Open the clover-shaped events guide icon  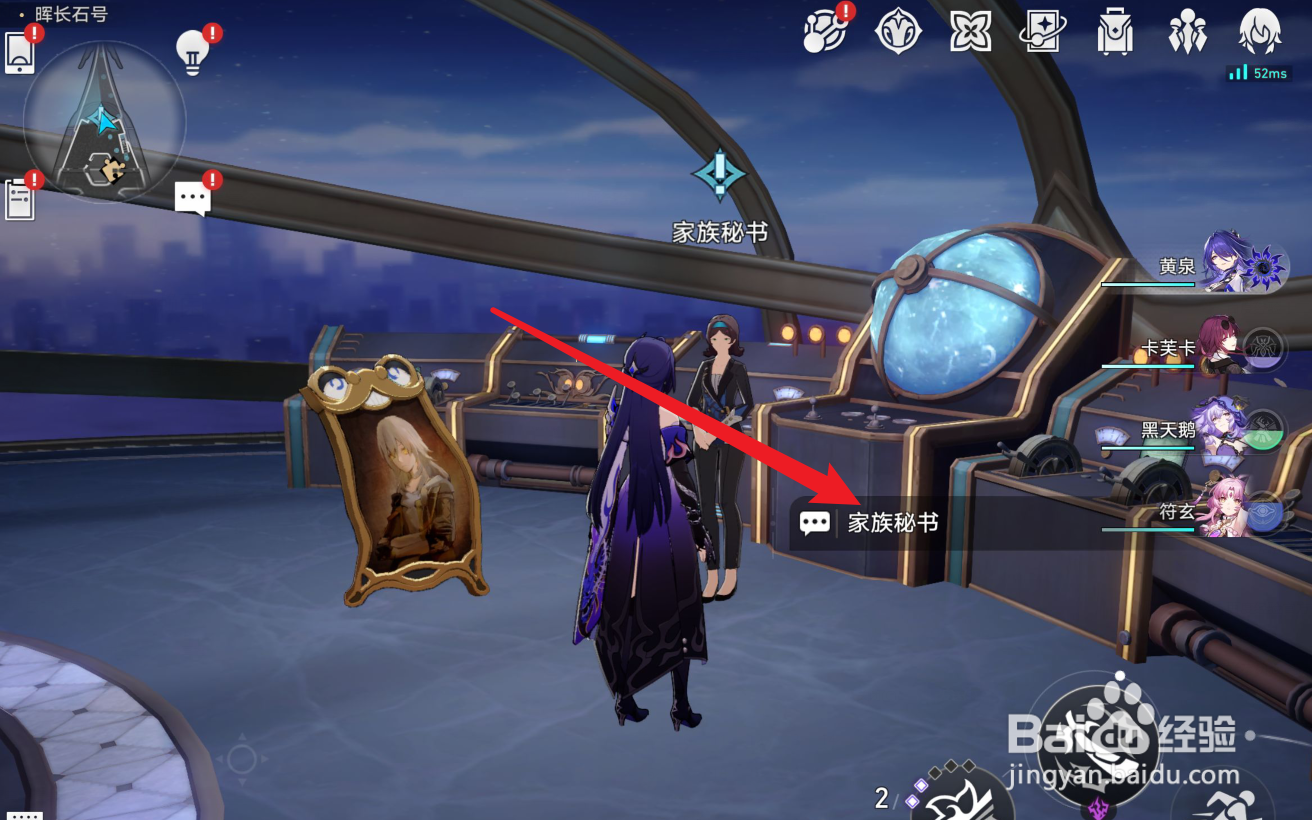pos(968,33)
